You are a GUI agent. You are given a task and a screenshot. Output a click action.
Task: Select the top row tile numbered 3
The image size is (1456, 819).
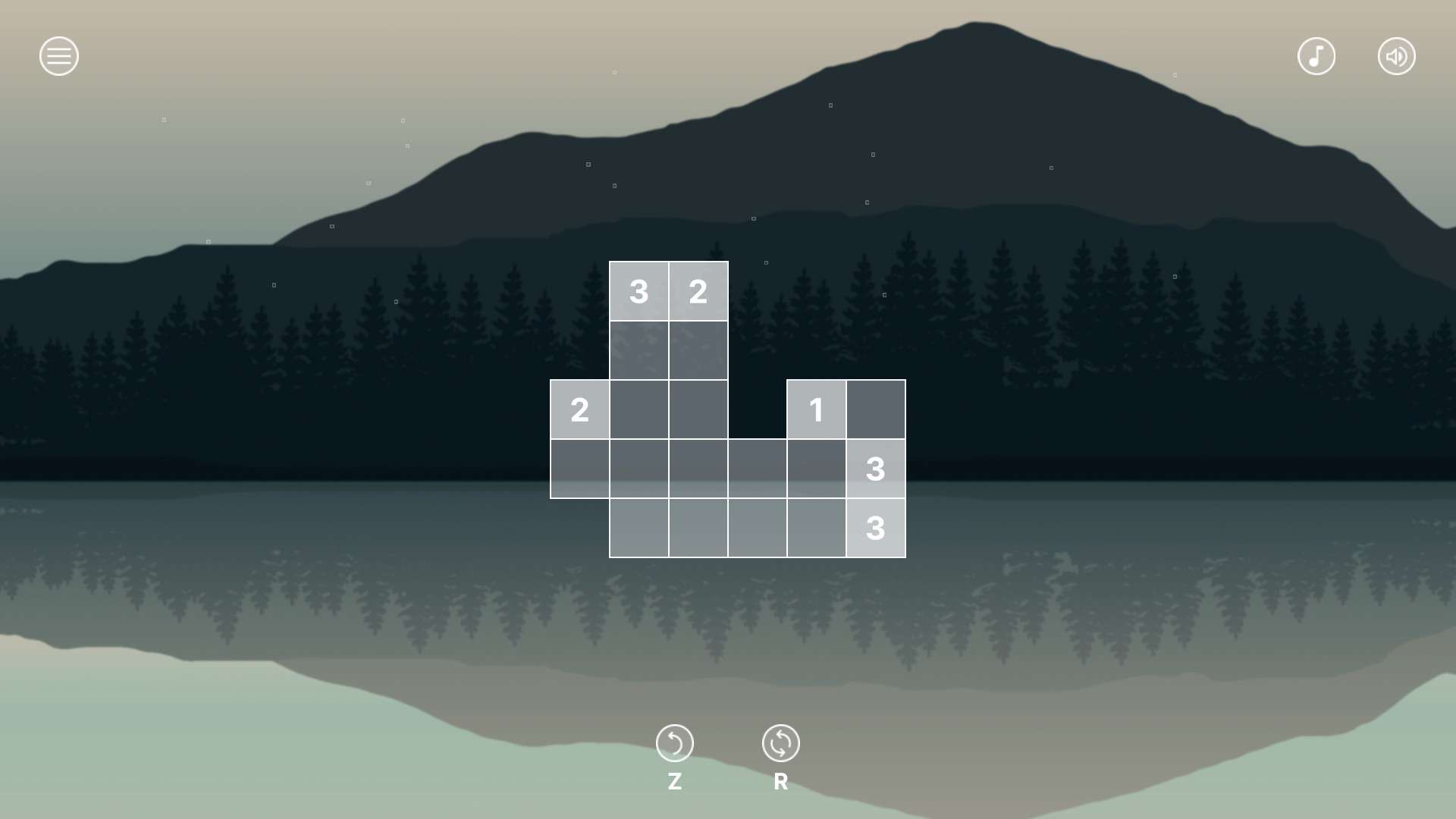coord(639,291)
